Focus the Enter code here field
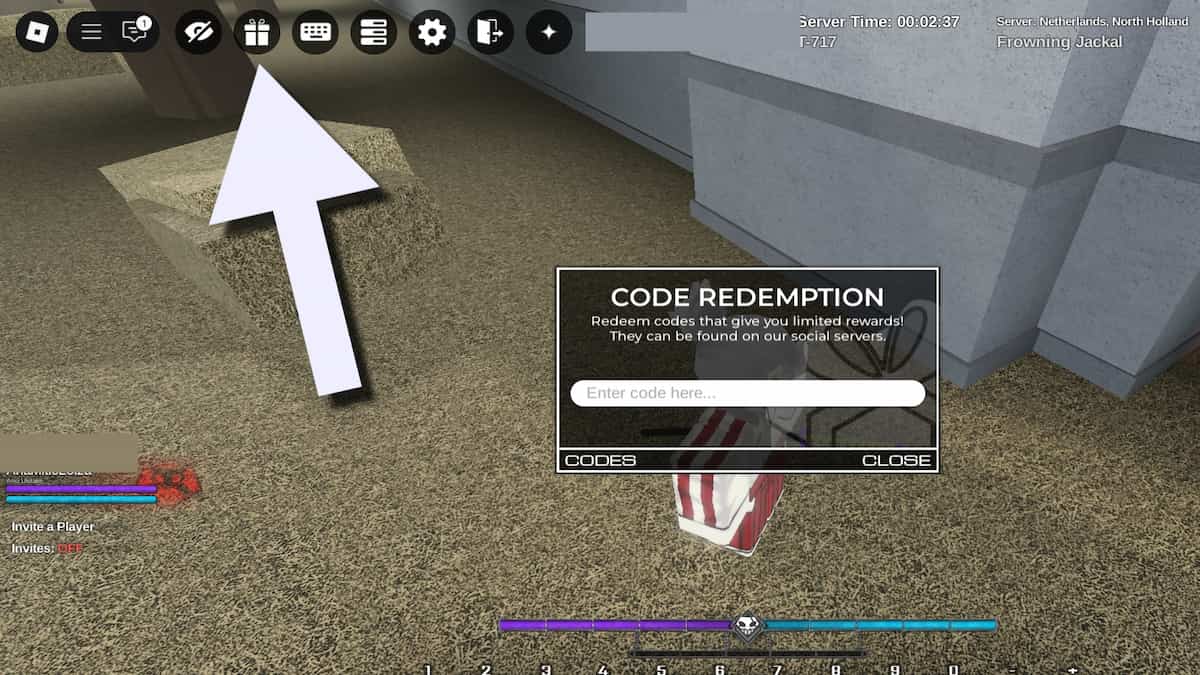 (x=747, y=393)
